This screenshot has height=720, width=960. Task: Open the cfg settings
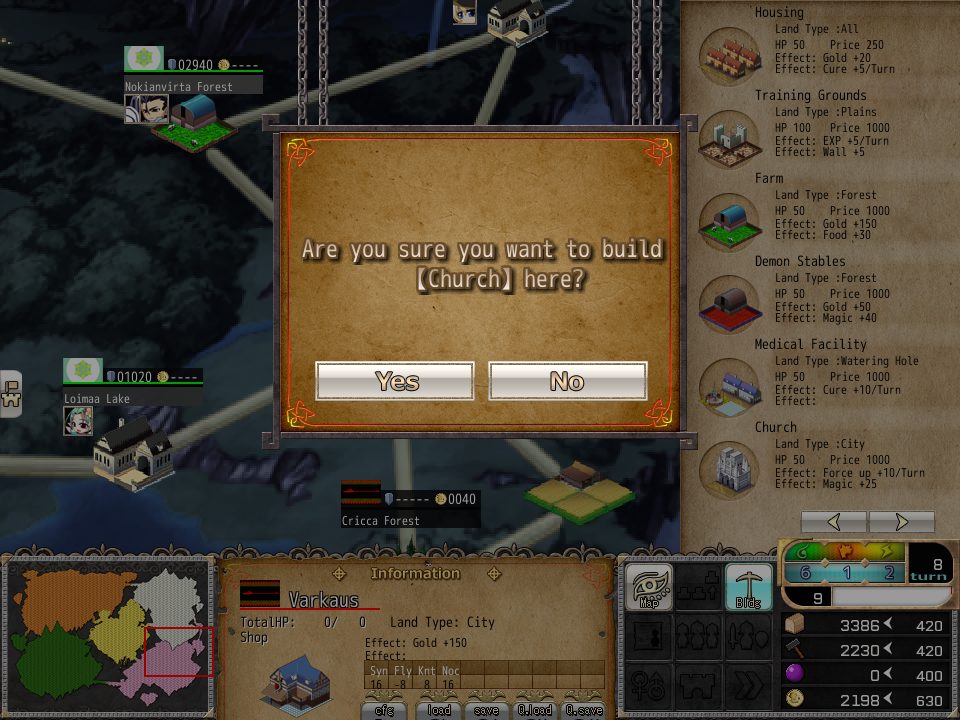[x=385, y=710]
